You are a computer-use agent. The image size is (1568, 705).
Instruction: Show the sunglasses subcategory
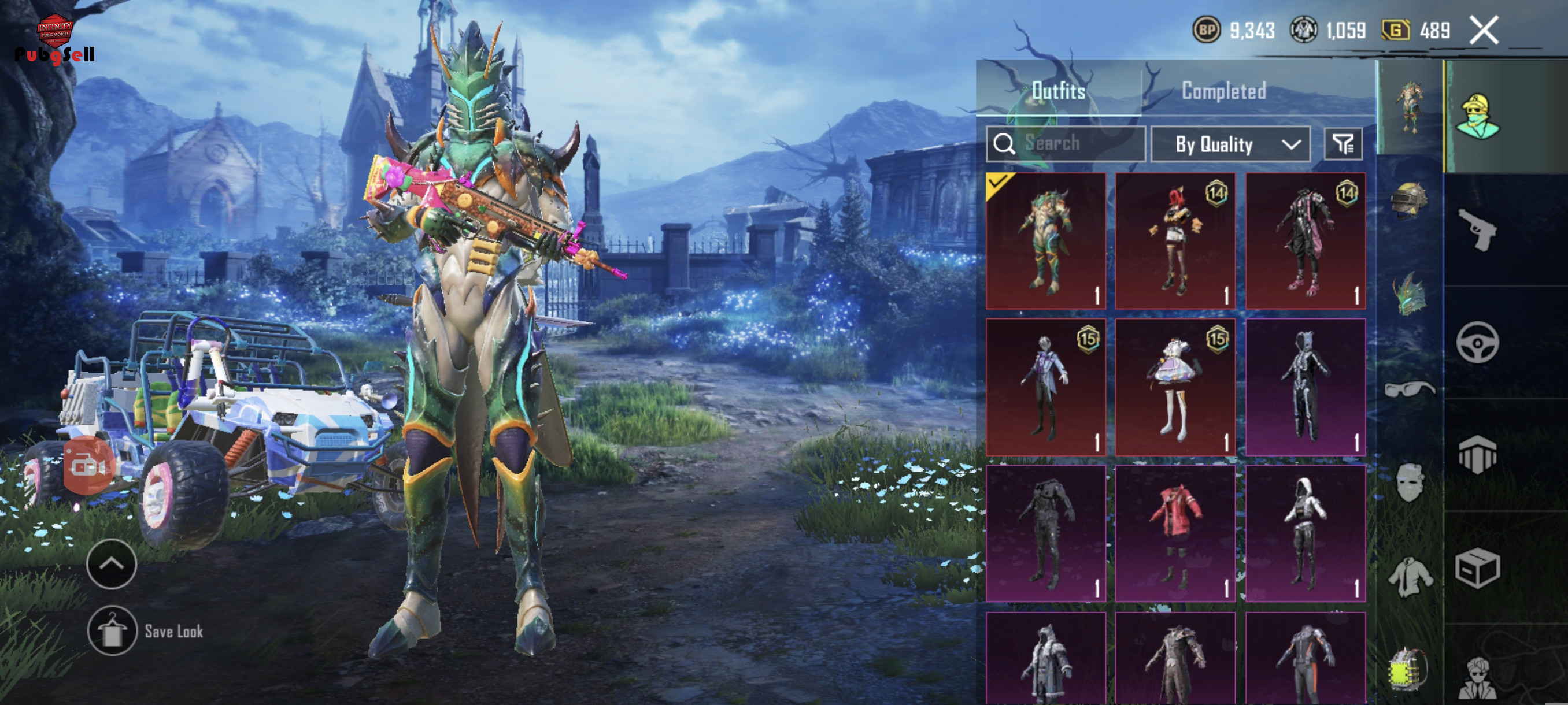[x=1409, y=388]
